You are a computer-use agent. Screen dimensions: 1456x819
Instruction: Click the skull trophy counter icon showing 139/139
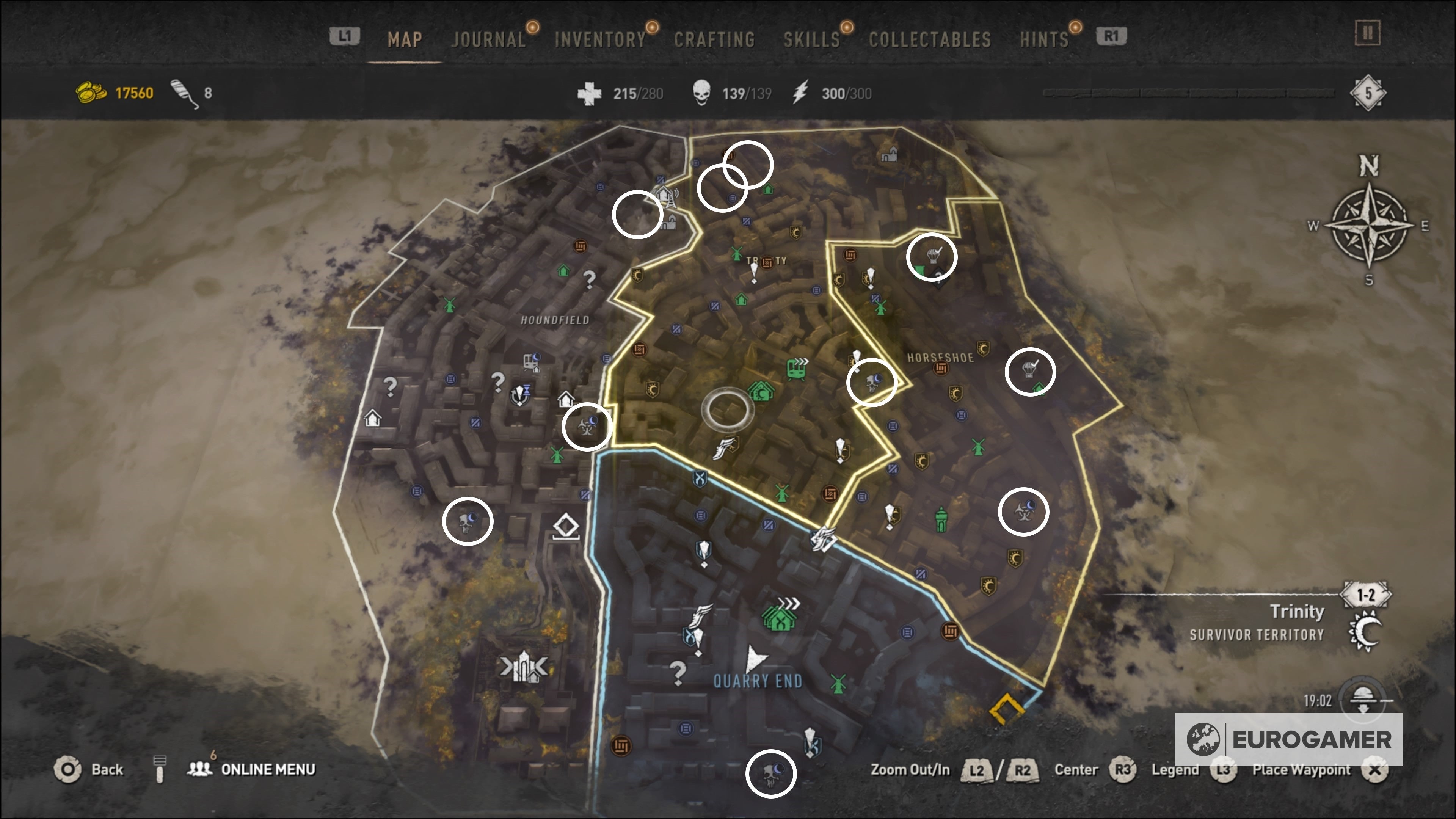coord(703,91)
